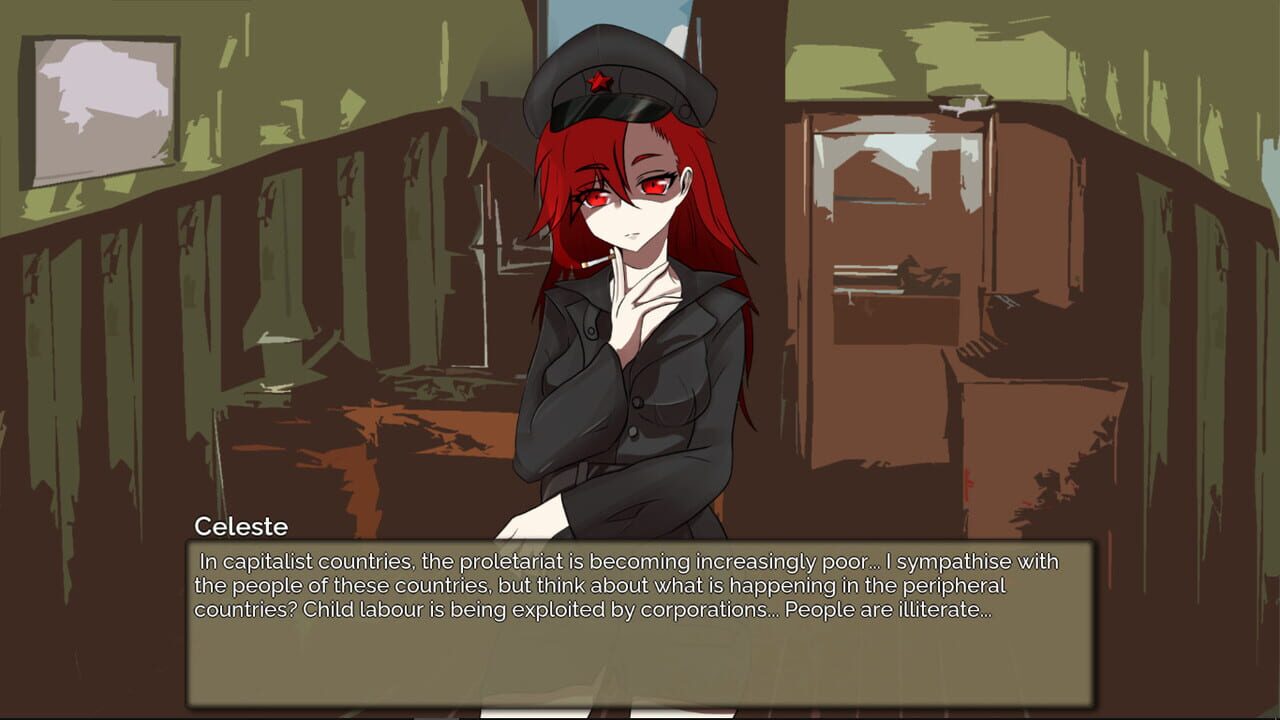This screenshot has height=720, width=1280.
Task: Click the red star emblem on Celeste's cap
Action: coord(599,82)
